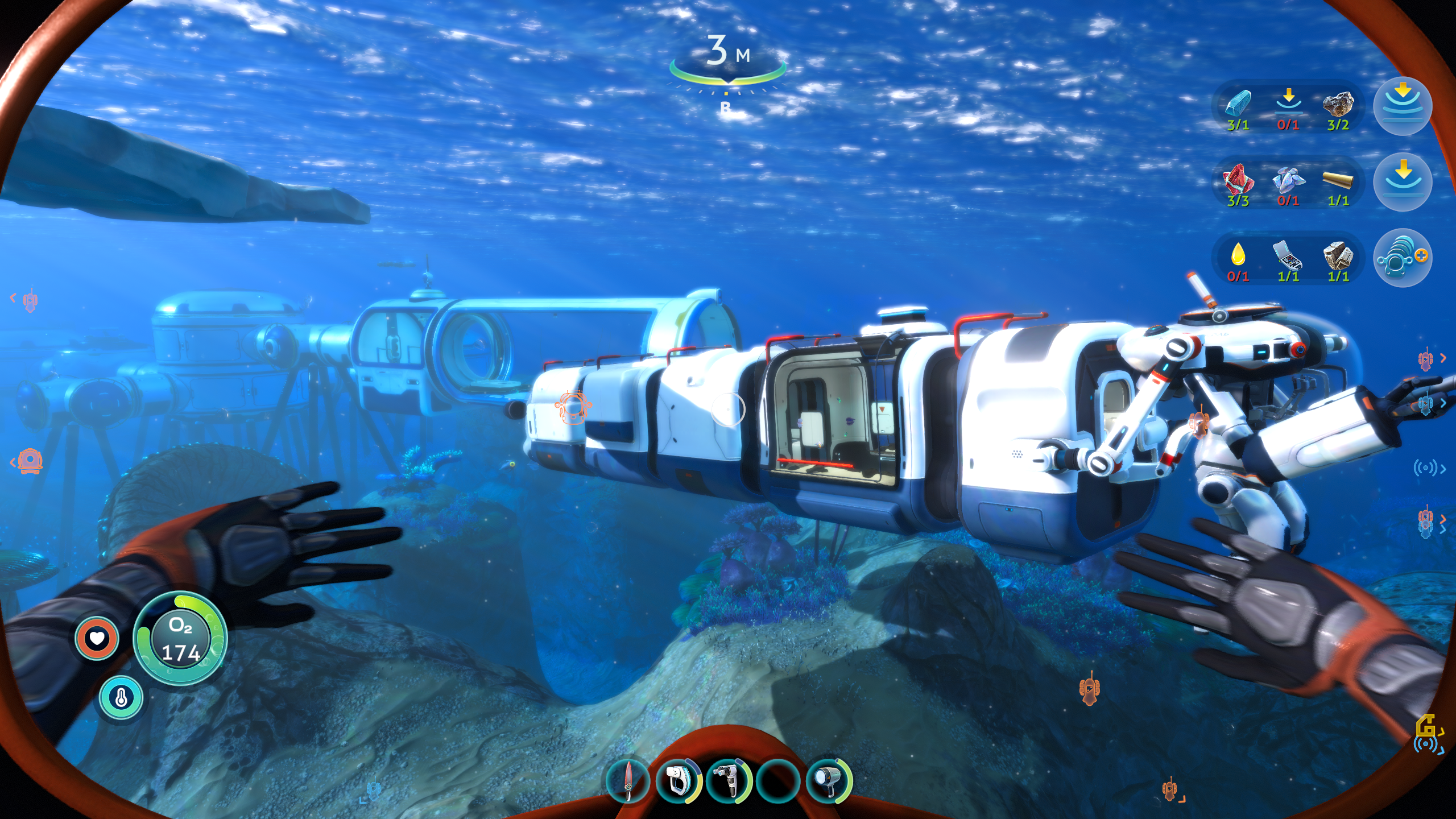Image resolution: width=1456 pixels, height=819 pixels.
Task: Click the ruby ingredient icon
Action: pyautogui.click(x=1238, y=180)
